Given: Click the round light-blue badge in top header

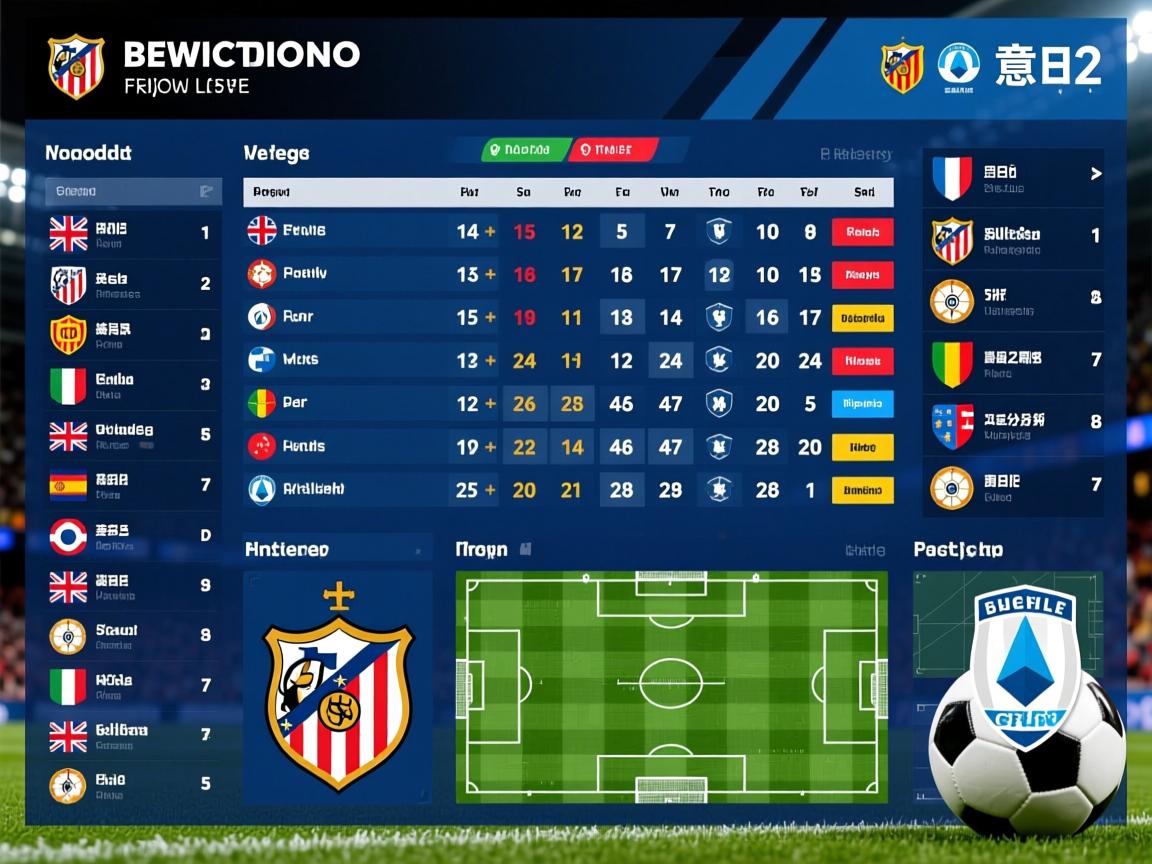Looking at the screenshot, I should pos(958,65).
